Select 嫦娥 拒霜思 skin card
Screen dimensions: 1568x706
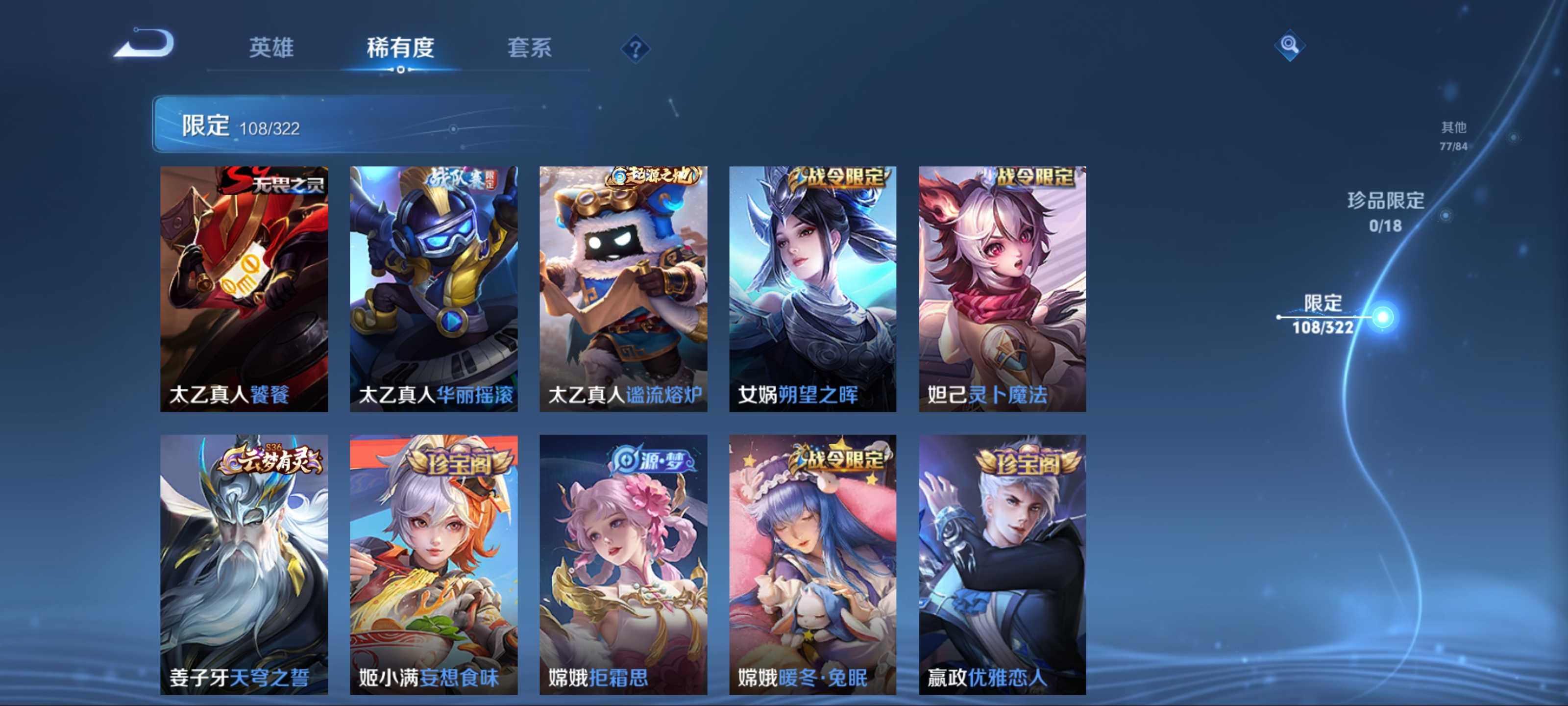pos(623,564)
